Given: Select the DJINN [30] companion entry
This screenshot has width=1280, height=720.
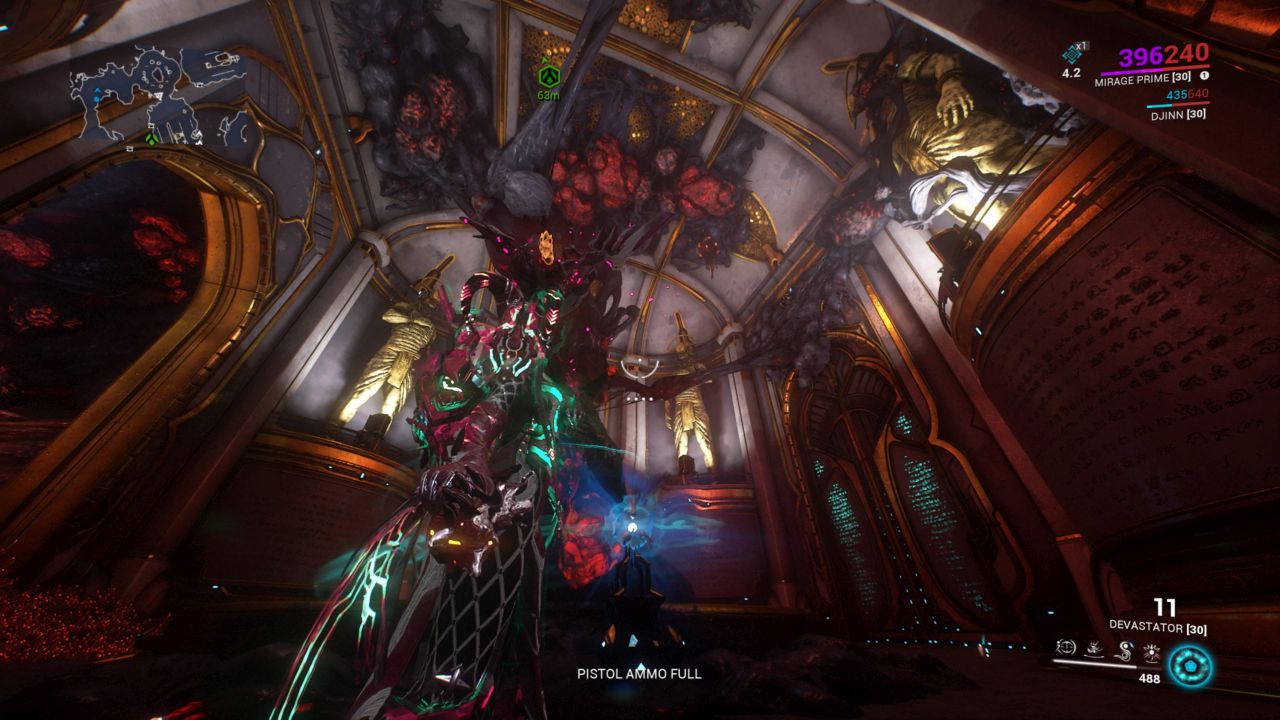Looking at the screenshot, I should [x=1179, y=115].
